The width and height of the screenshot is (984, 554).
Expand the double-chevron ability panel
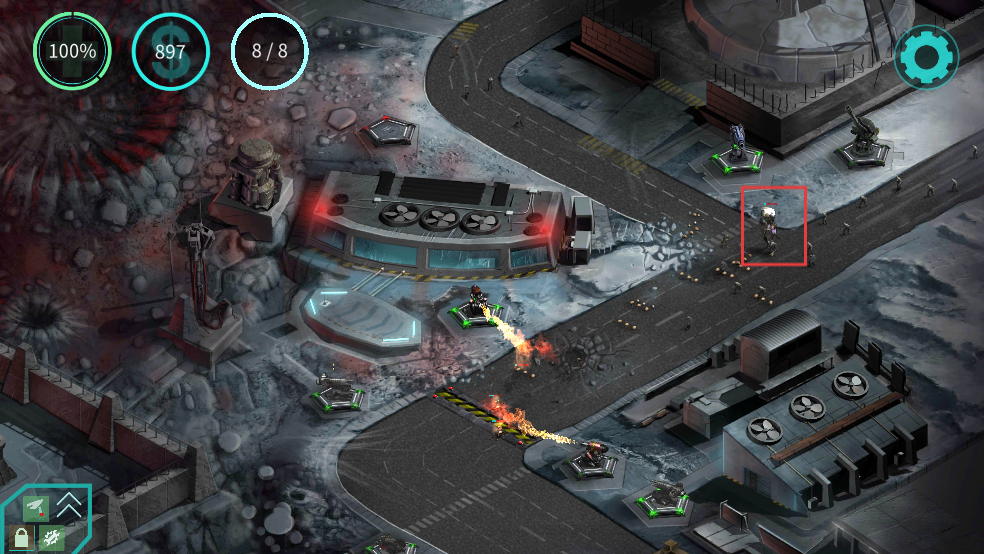click(x=69, y=505)
